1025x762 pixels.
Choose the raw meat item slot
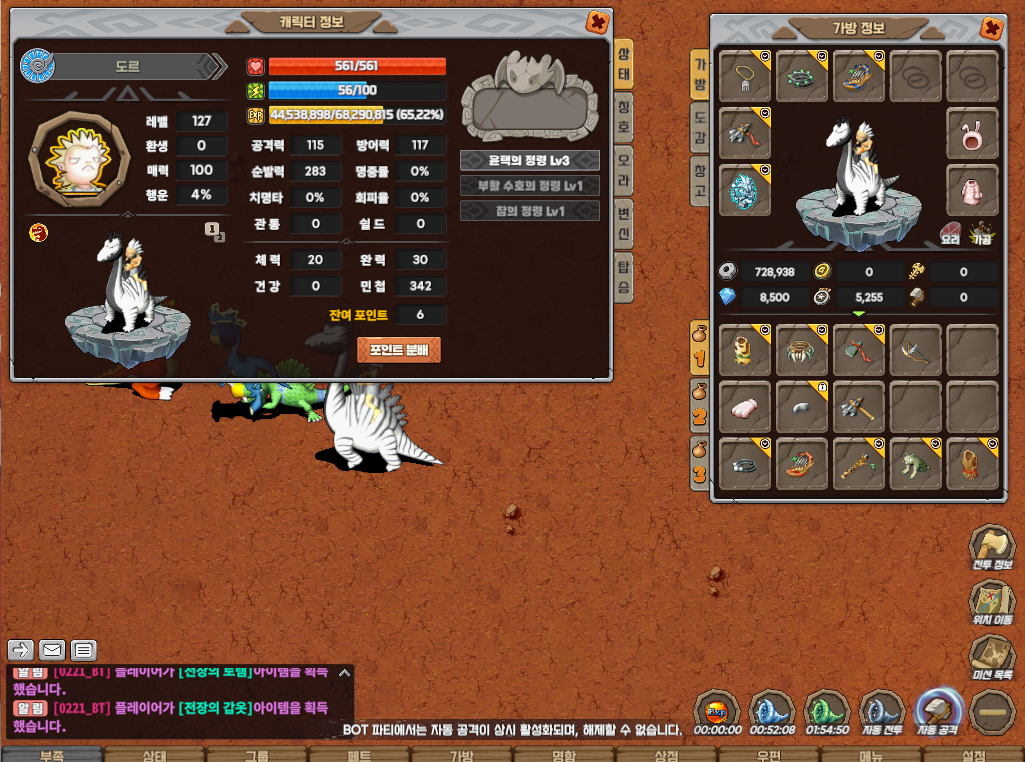(745, 406)
